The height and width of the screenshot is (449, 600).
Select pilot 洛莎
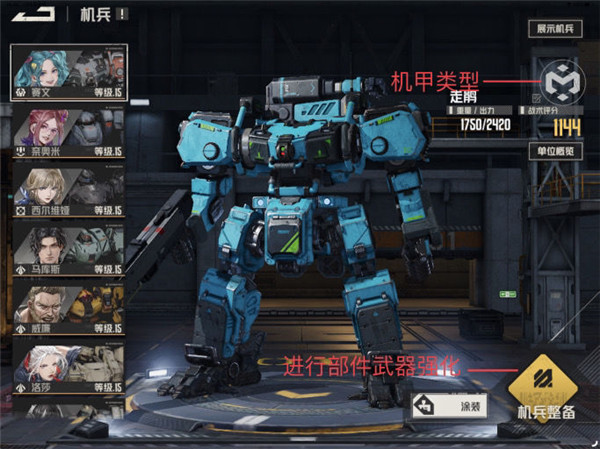point(69,368)
